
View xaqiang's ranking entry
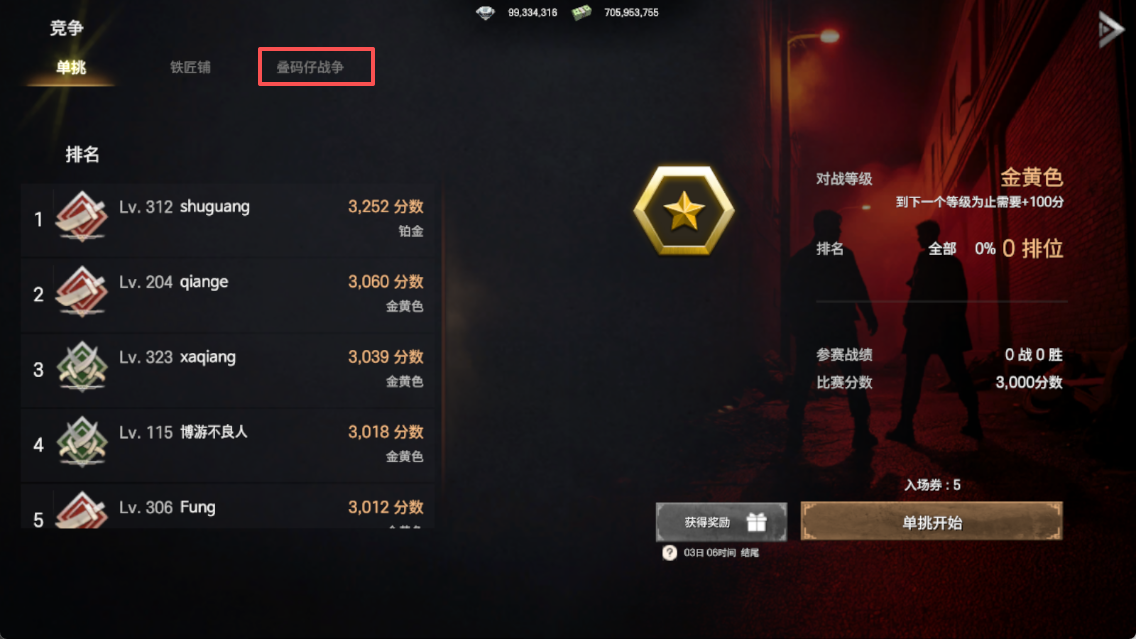[x=230, y=369]
